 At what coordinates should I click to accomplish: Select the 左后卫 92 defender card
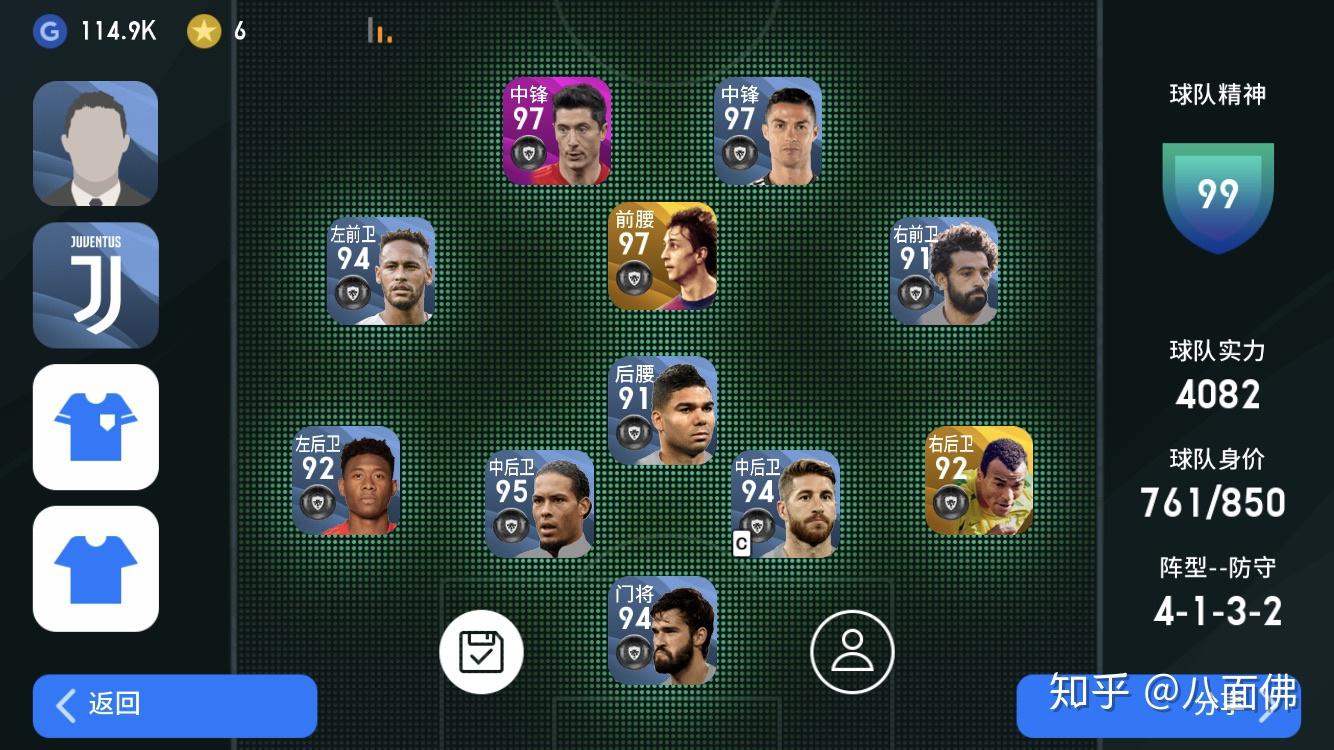click(346, 481)
